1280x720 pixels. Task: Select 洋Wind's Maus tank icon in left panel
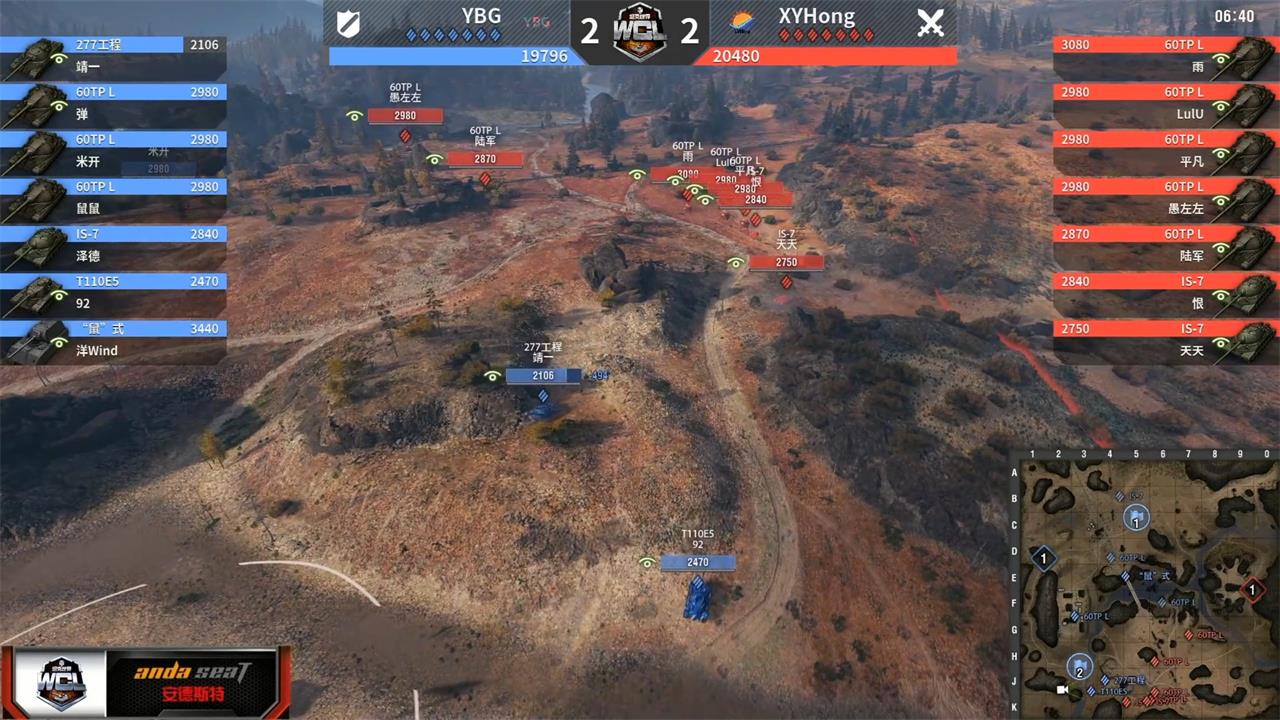pos(40,340)
